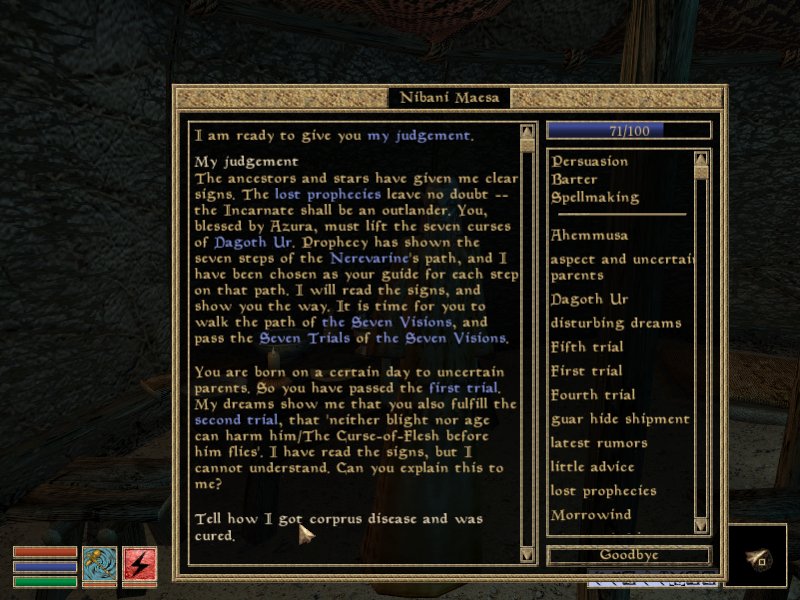Say Goodbye to end the conversation

coord(628,555)
